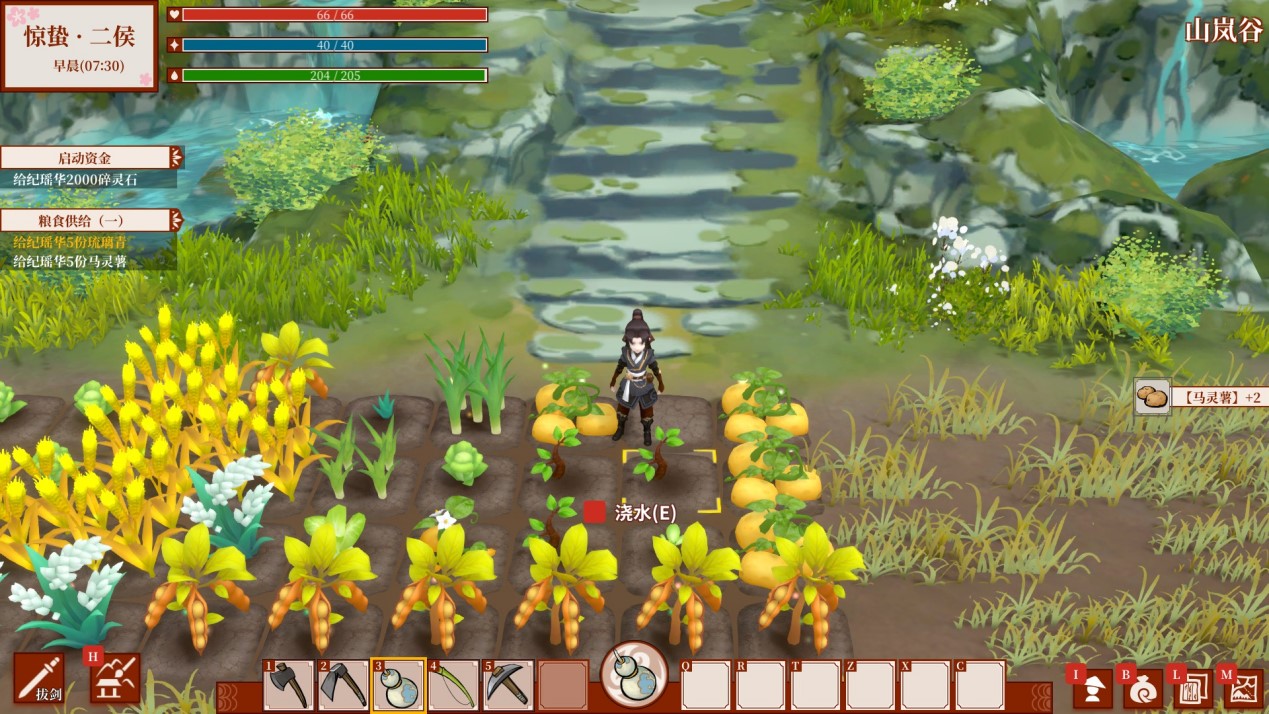1269x714 pixels.
Task: Open the scroll journal icon marked L
Action: pyautogui.click(x=1193, y=688)
